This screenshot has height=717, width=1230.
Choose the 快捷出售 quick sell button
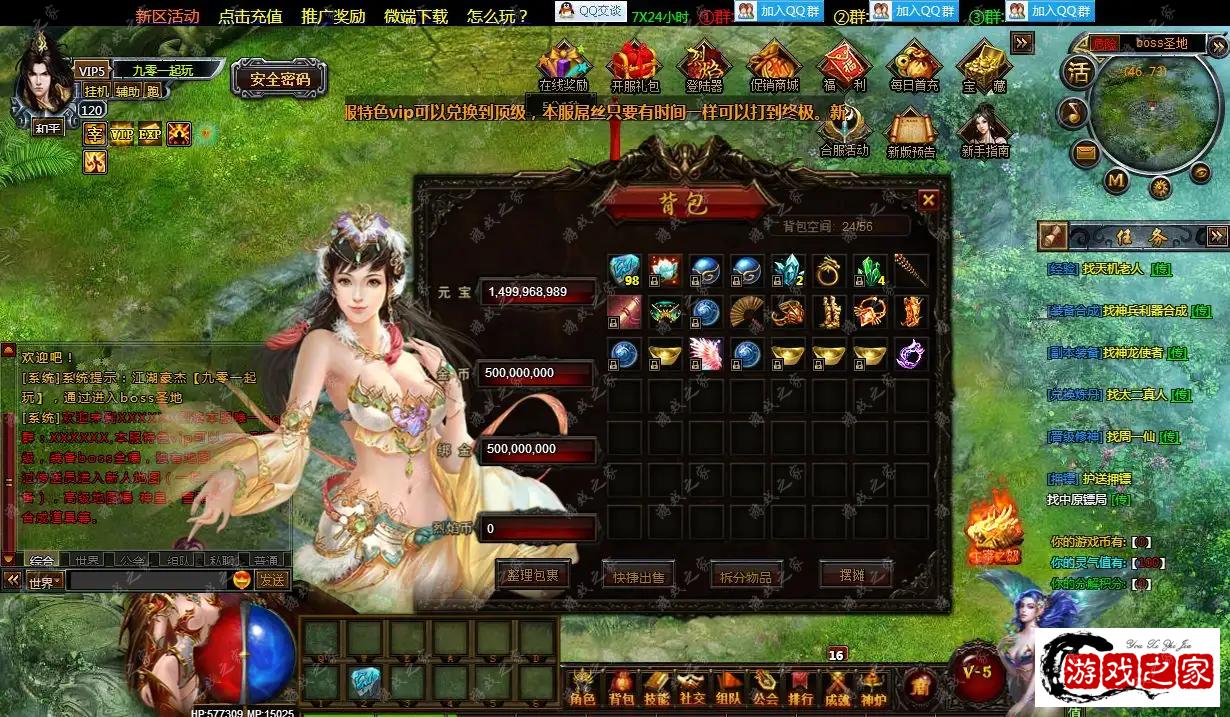click(639, 576)
